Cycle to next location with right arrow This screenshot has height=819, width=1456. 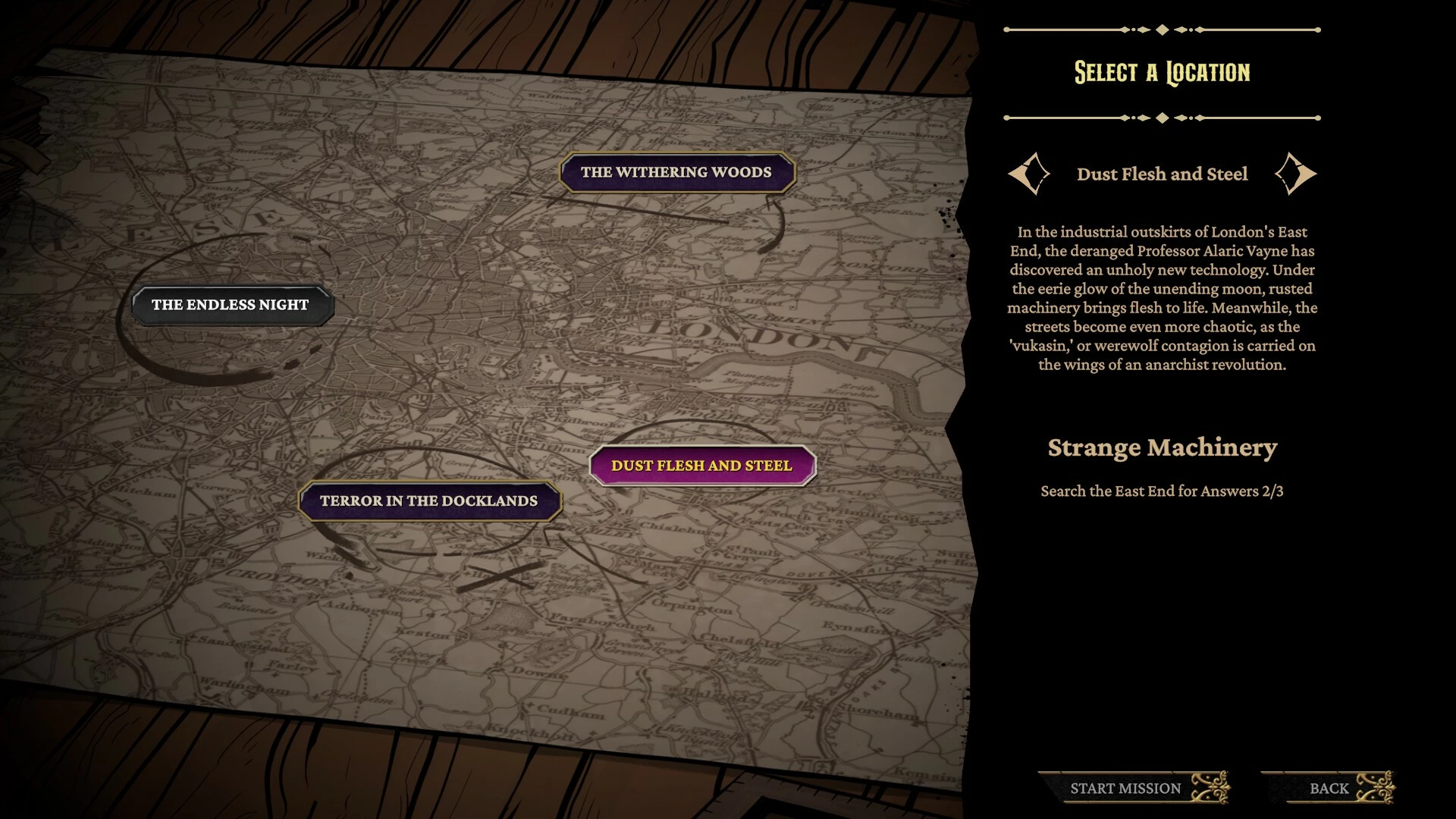pos(1295,174)
